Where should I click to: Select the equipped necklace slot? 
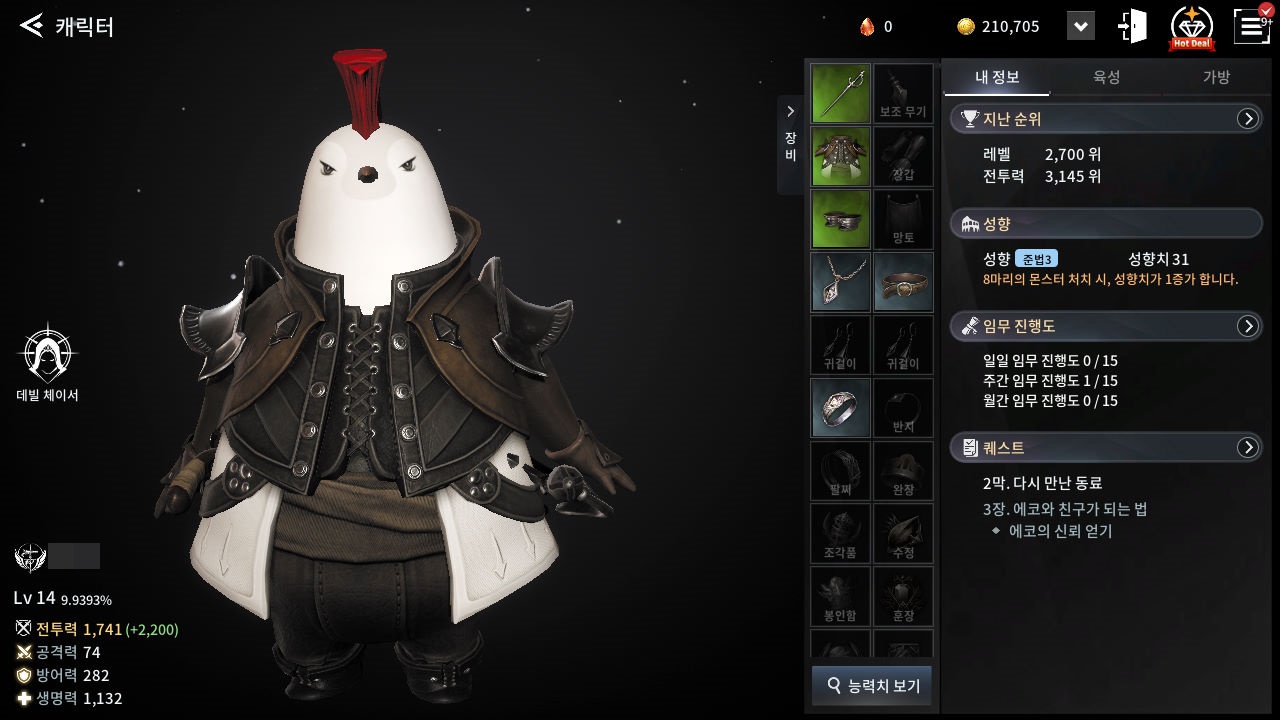pos(840,282)
